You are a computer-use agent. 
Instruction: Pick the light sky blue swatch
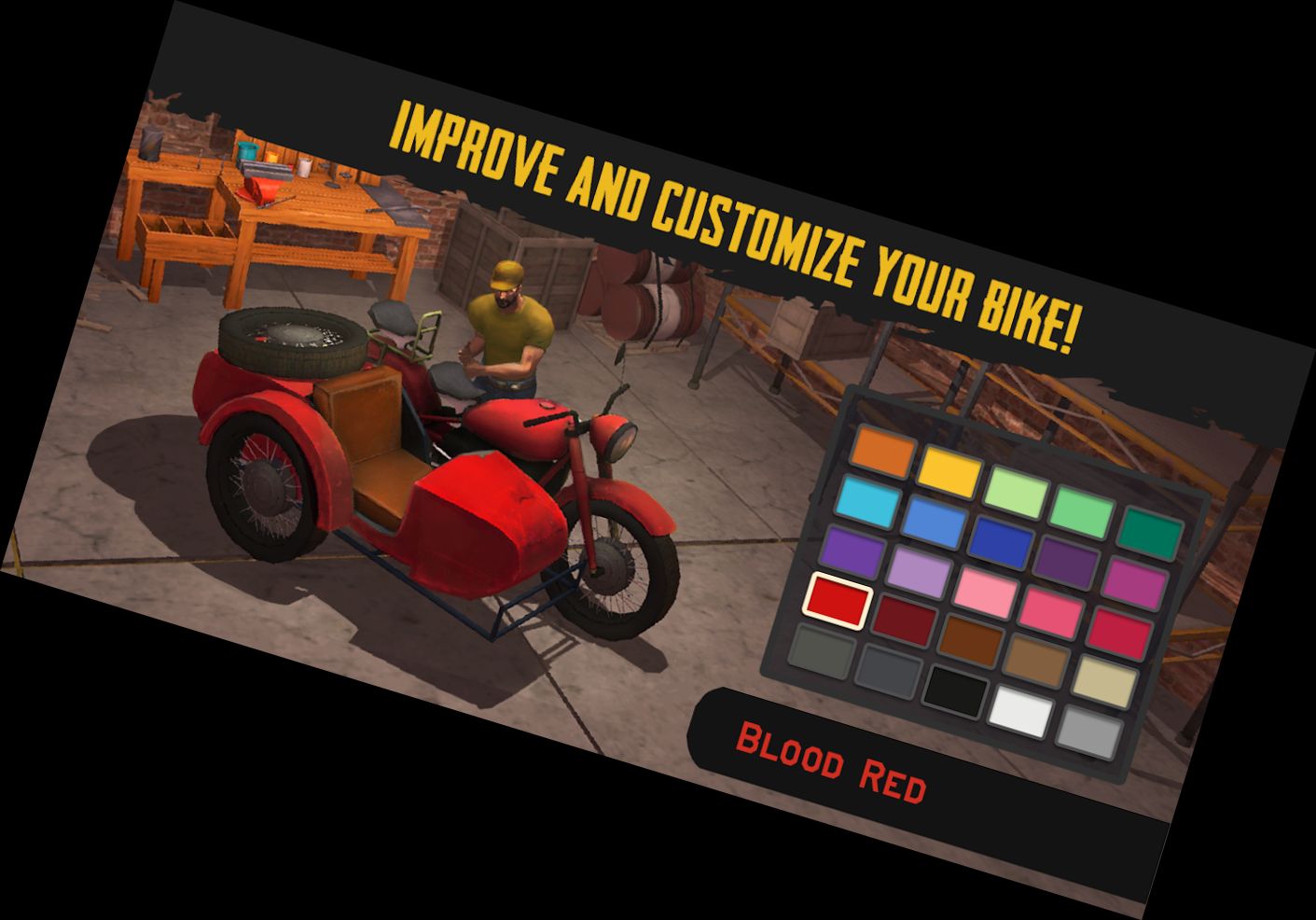(935, 522)
